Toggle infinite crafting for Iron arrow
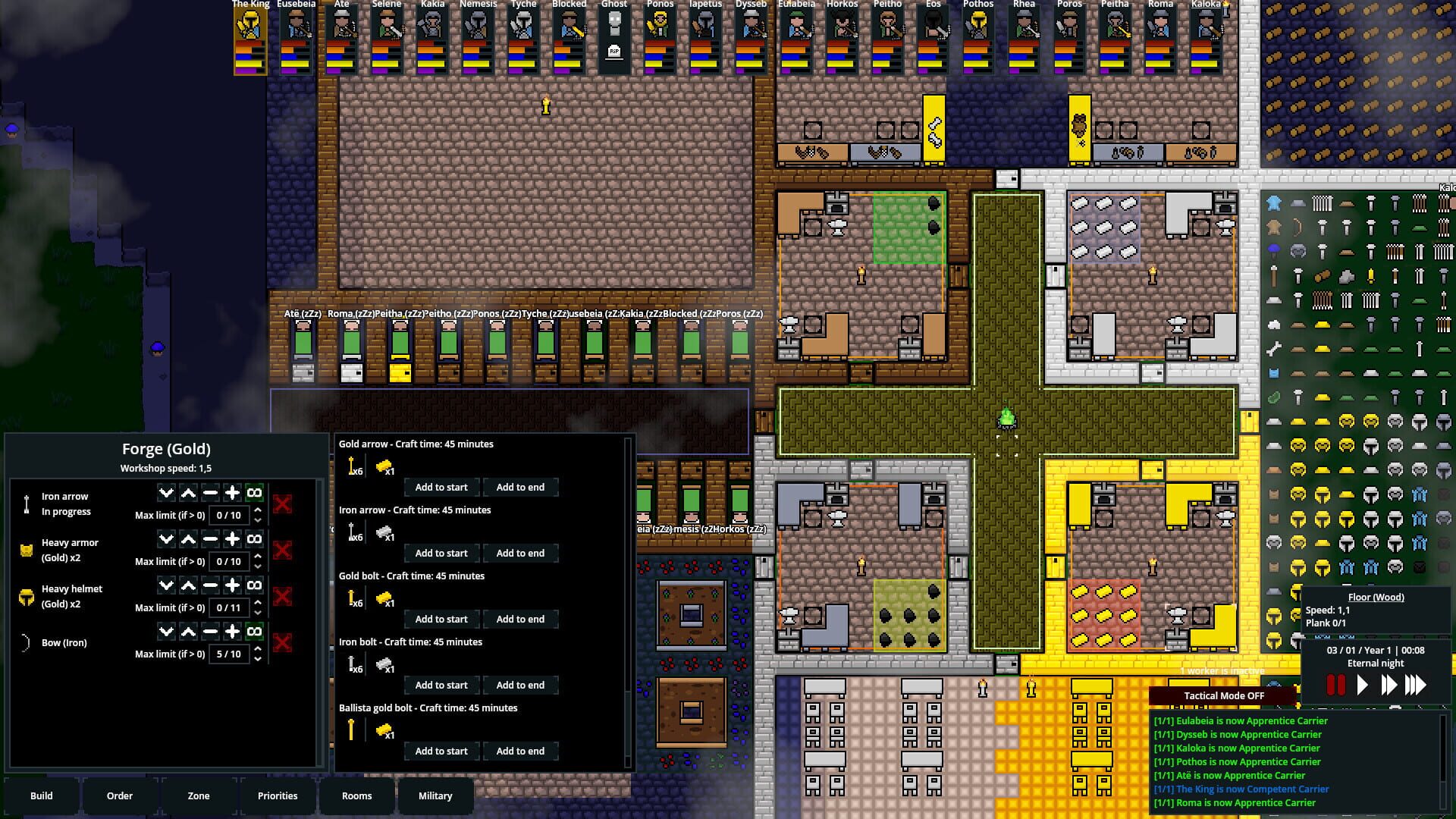1456x819 pixels. pyautogui.click(x=254, y=493)
